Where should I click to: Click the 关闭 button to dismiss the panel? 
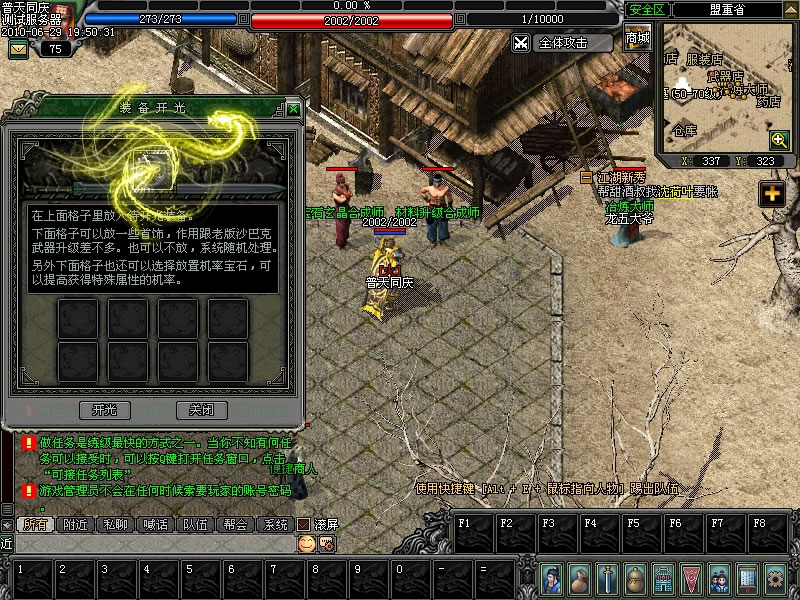194,409
